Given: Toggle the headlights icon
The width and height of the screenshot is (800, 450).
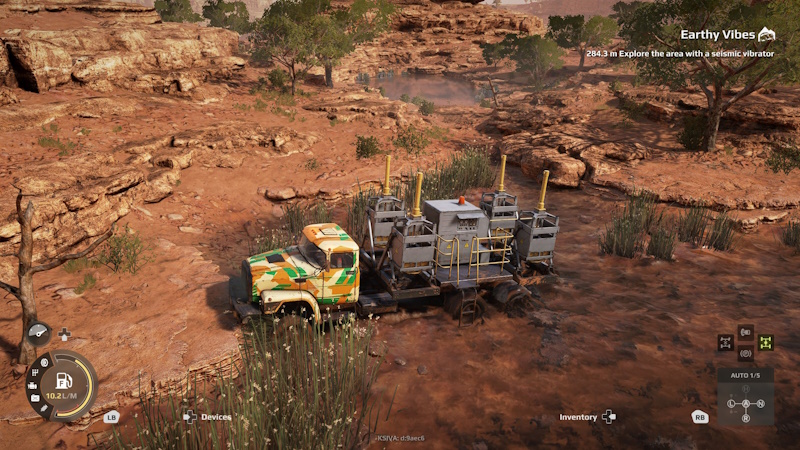Looking at the screenshot, I should (x=745, y=331).
